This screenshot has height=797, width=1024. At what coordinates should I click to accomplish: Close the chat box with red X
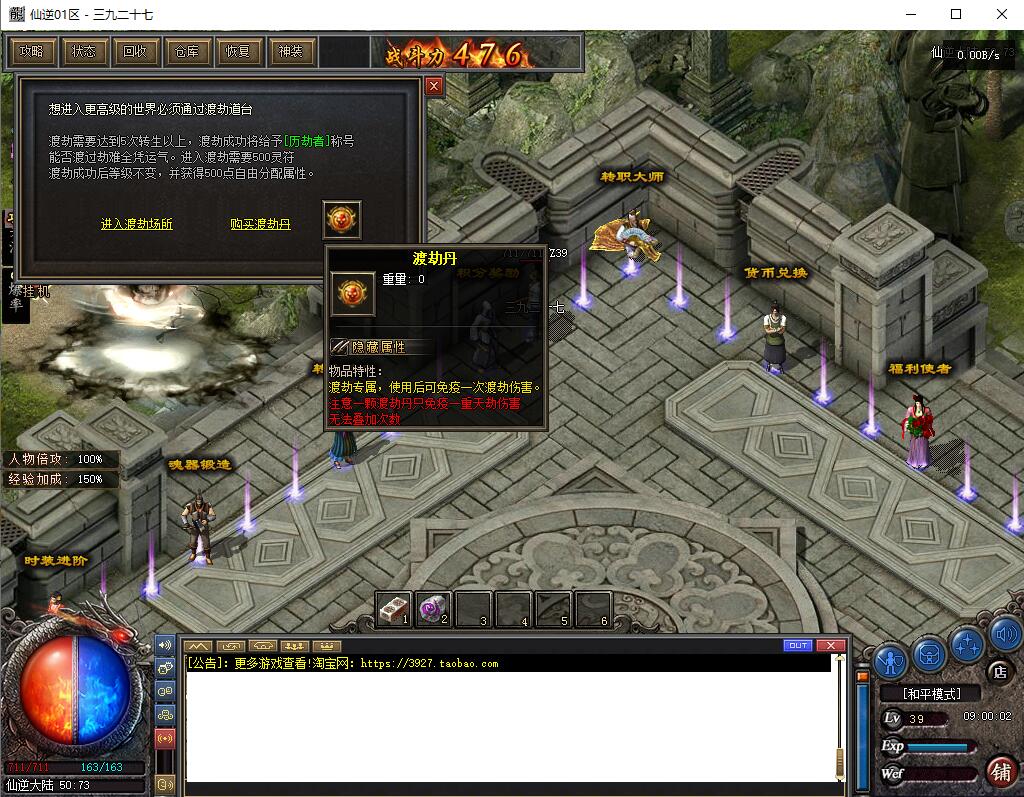point(829,646)
